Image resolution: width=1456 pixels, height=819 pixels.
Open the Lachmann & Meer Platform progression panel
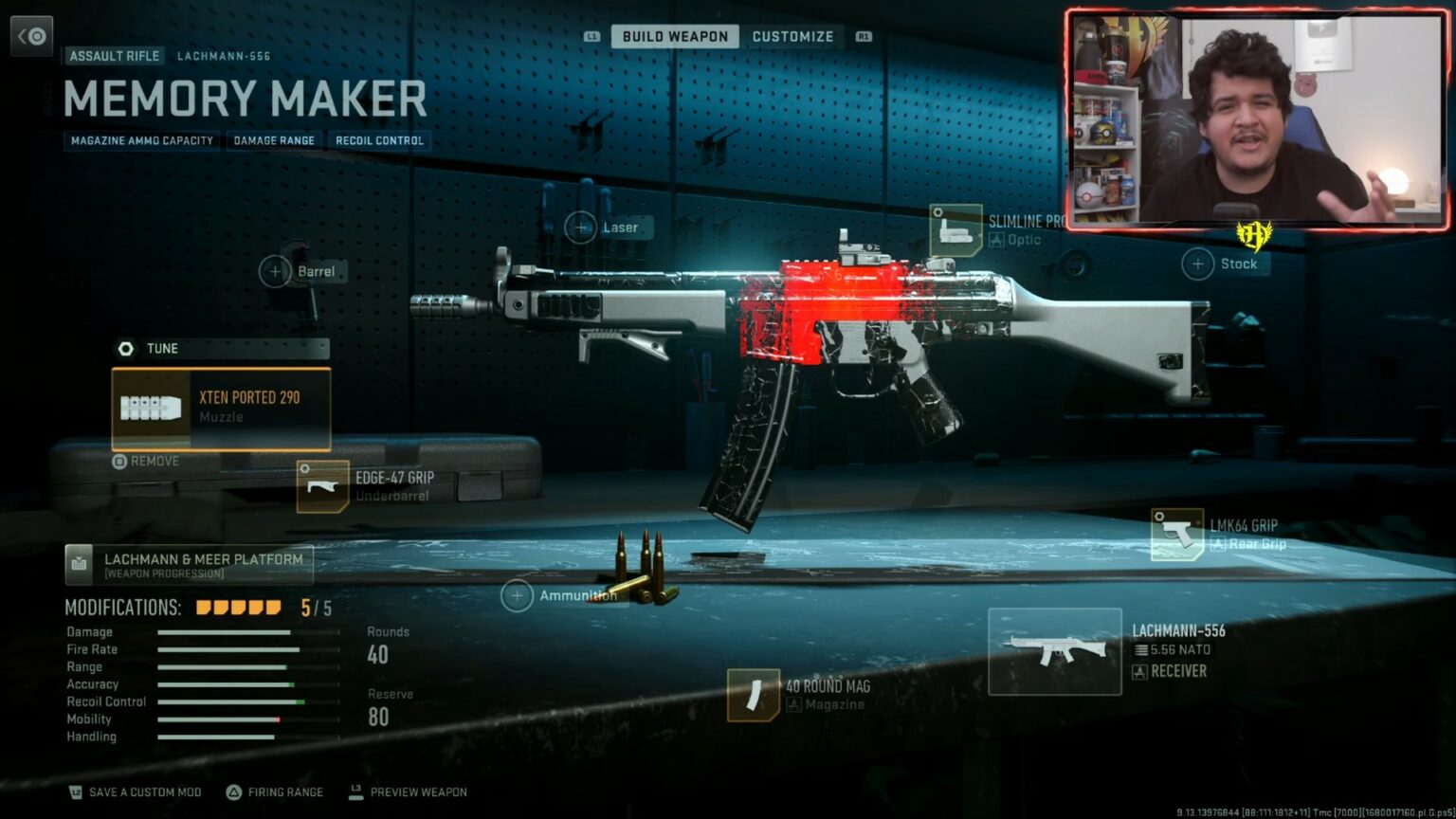(x=189, y=564)
